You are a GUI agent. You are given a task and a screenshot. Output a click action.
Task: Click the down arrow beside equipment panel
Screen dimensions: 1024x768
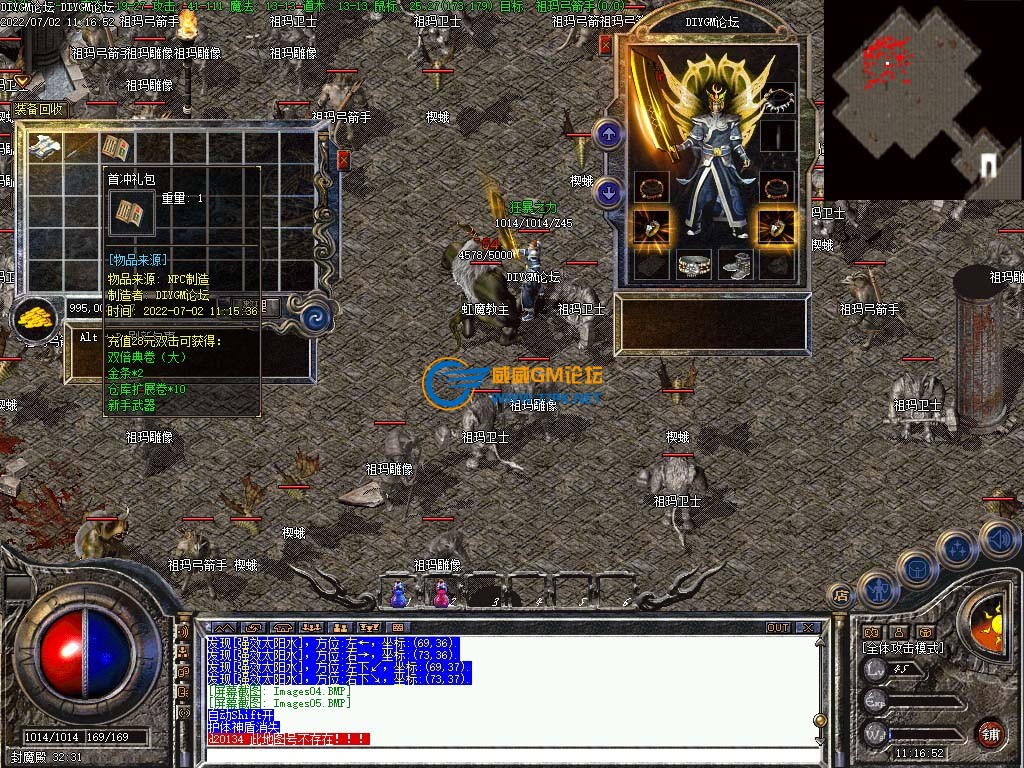click(x=607, y=191)
